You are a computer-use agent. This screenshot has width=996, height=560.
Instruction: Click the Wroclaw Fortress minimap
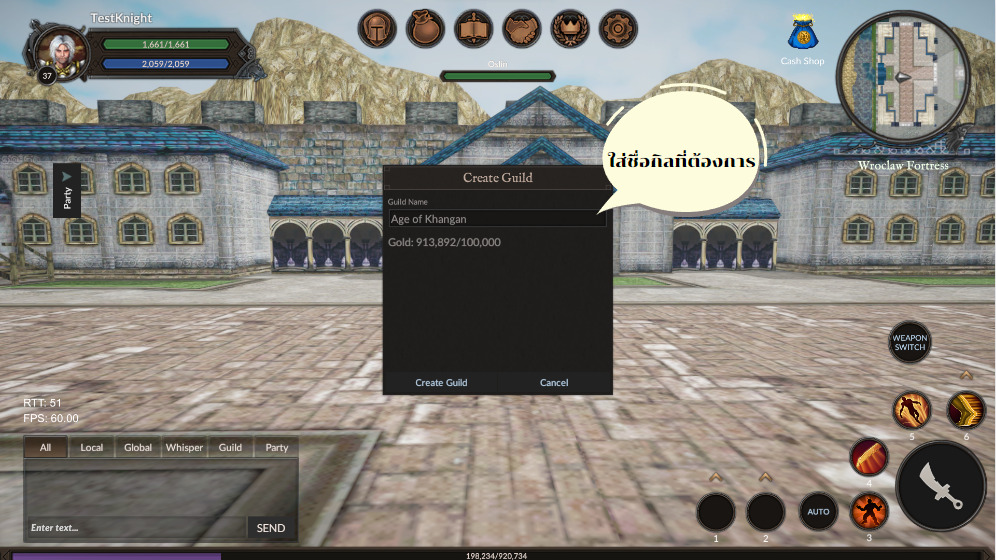pos(903,77)
